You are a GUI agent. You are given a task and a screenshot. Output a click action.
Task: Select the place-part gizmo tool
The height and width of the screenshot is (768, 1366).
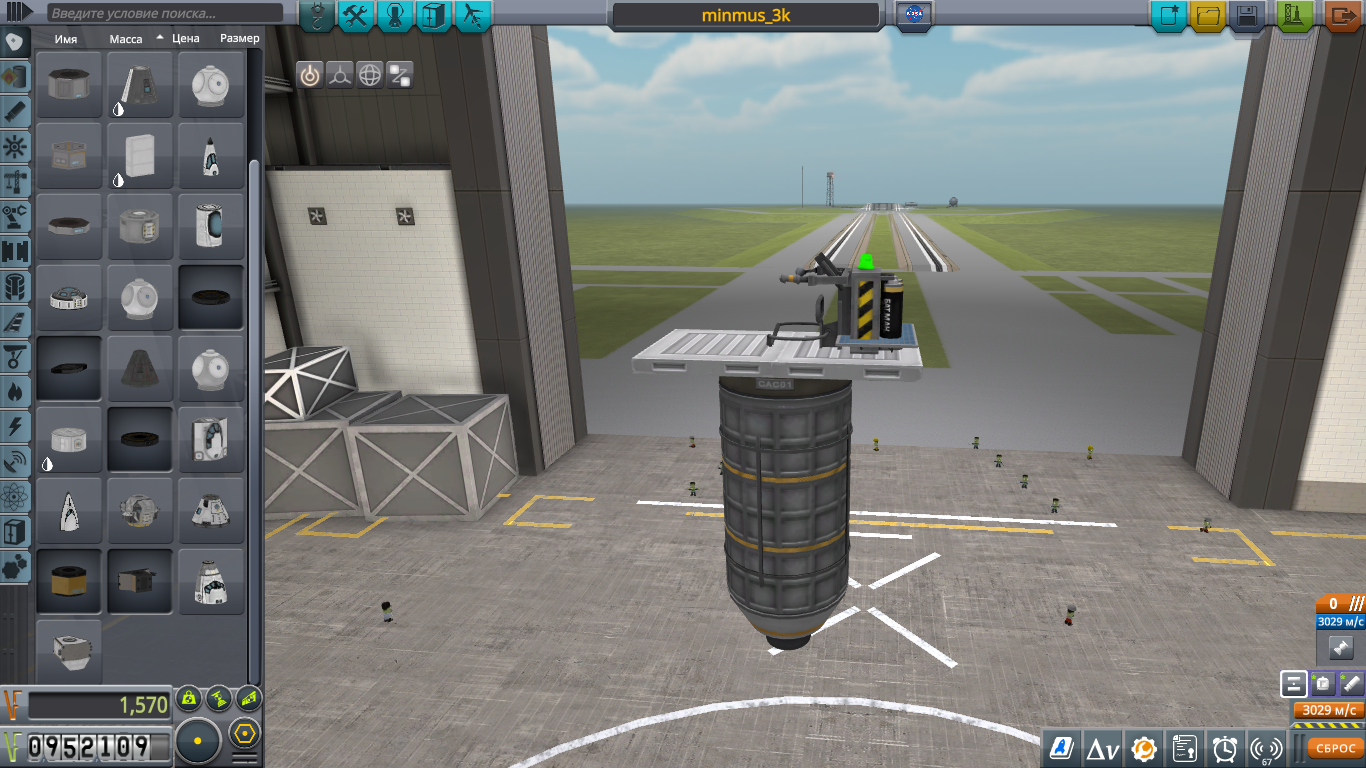click(309, 75)
